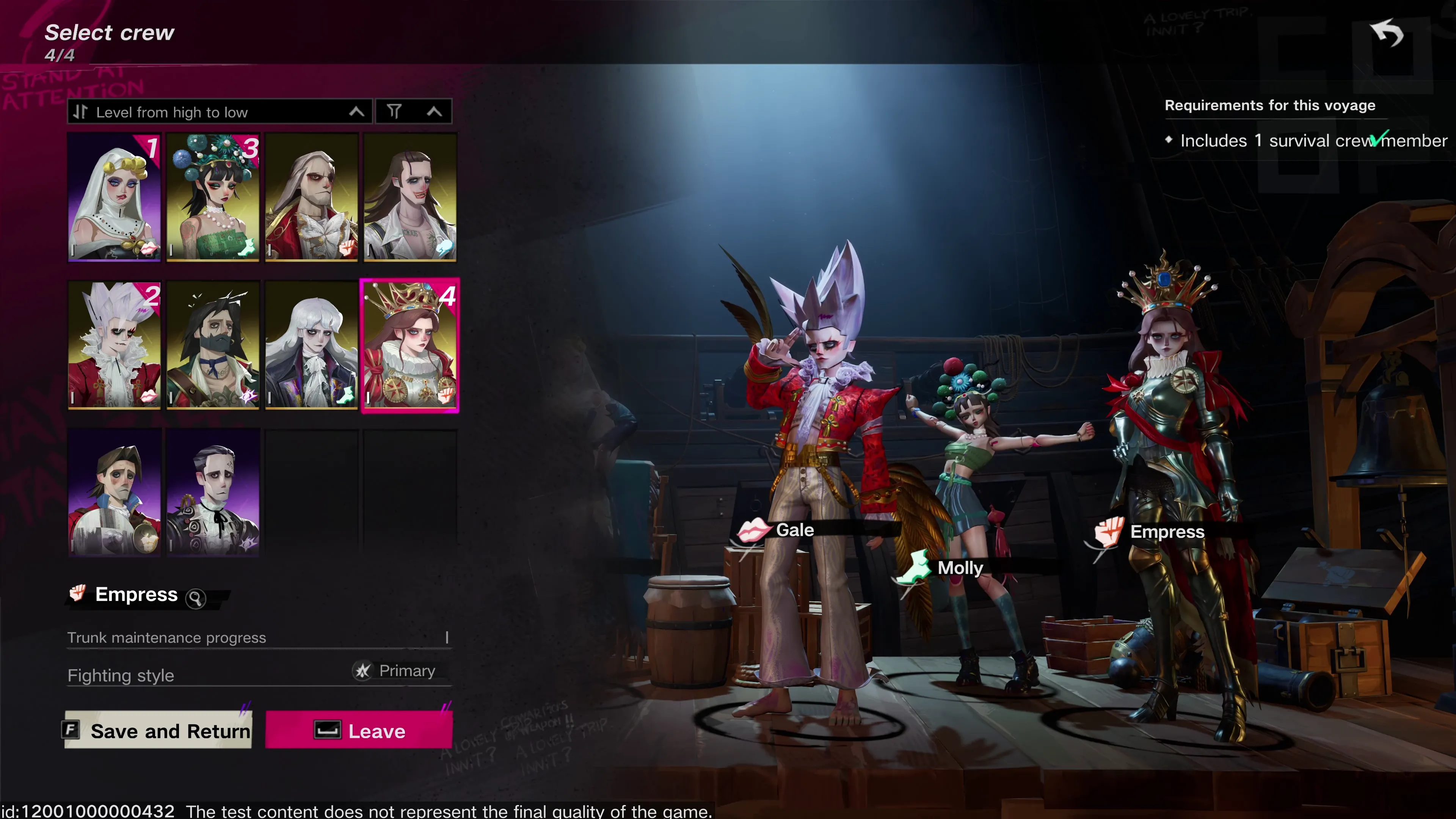The height and width of the screenshot is (819, 1456).
Task: Open the level sort order dropdown
Action: (x=219, y=112)
